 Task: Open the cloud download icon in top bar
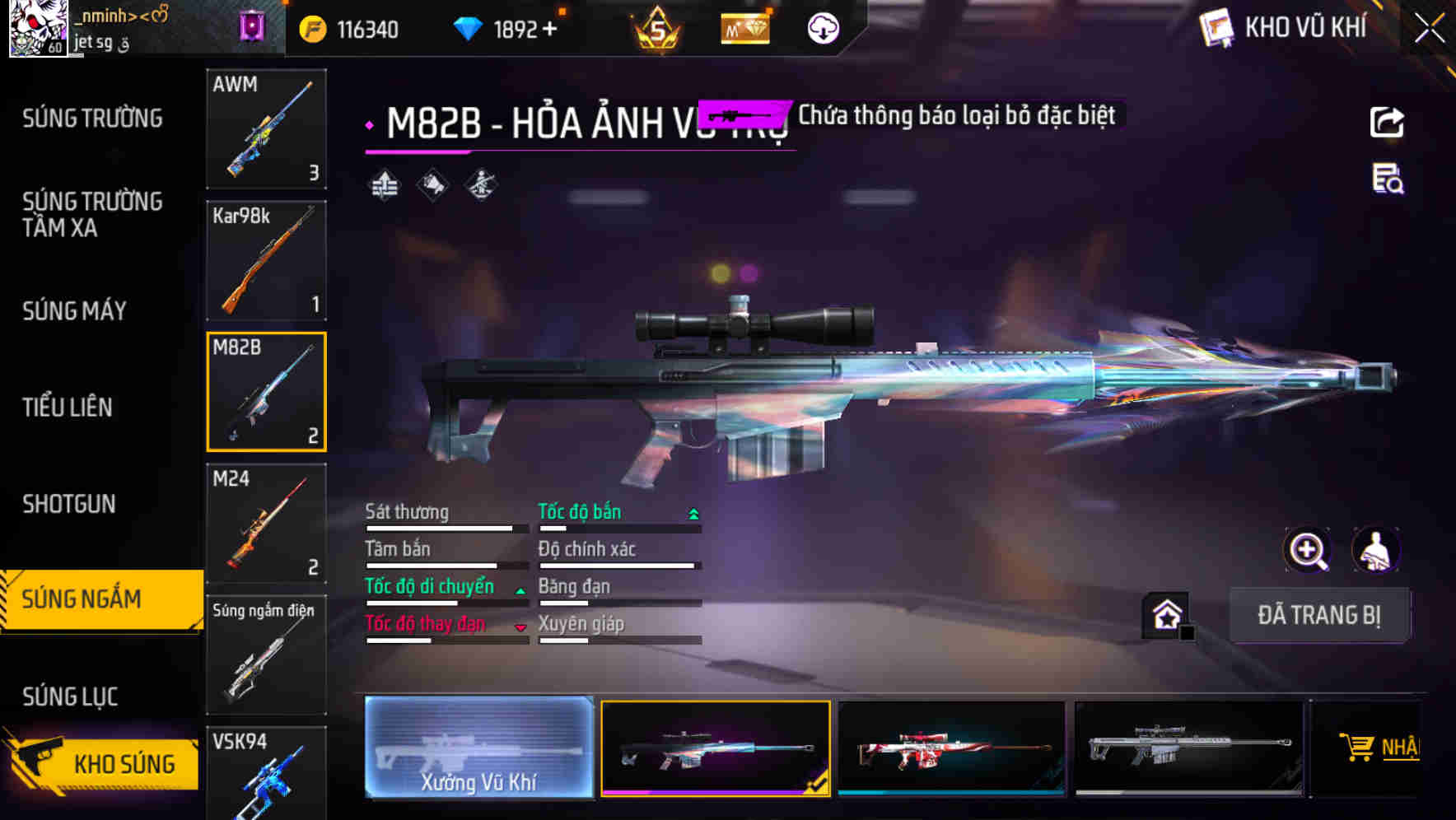point(822,28)
